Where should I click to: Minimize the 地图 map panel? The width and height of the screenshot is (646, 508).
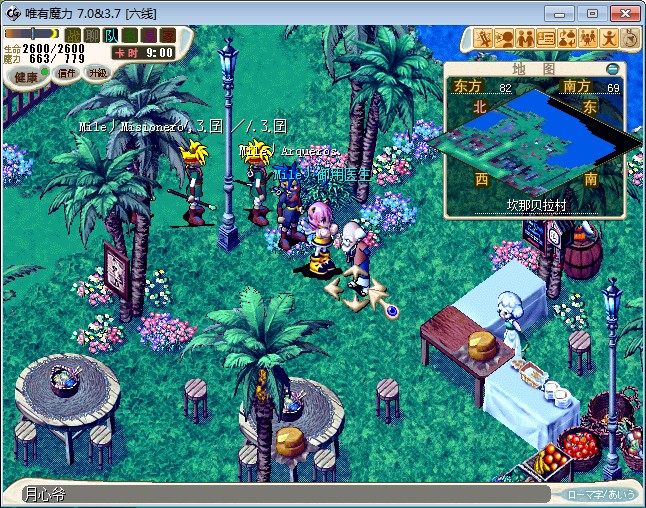613,69
